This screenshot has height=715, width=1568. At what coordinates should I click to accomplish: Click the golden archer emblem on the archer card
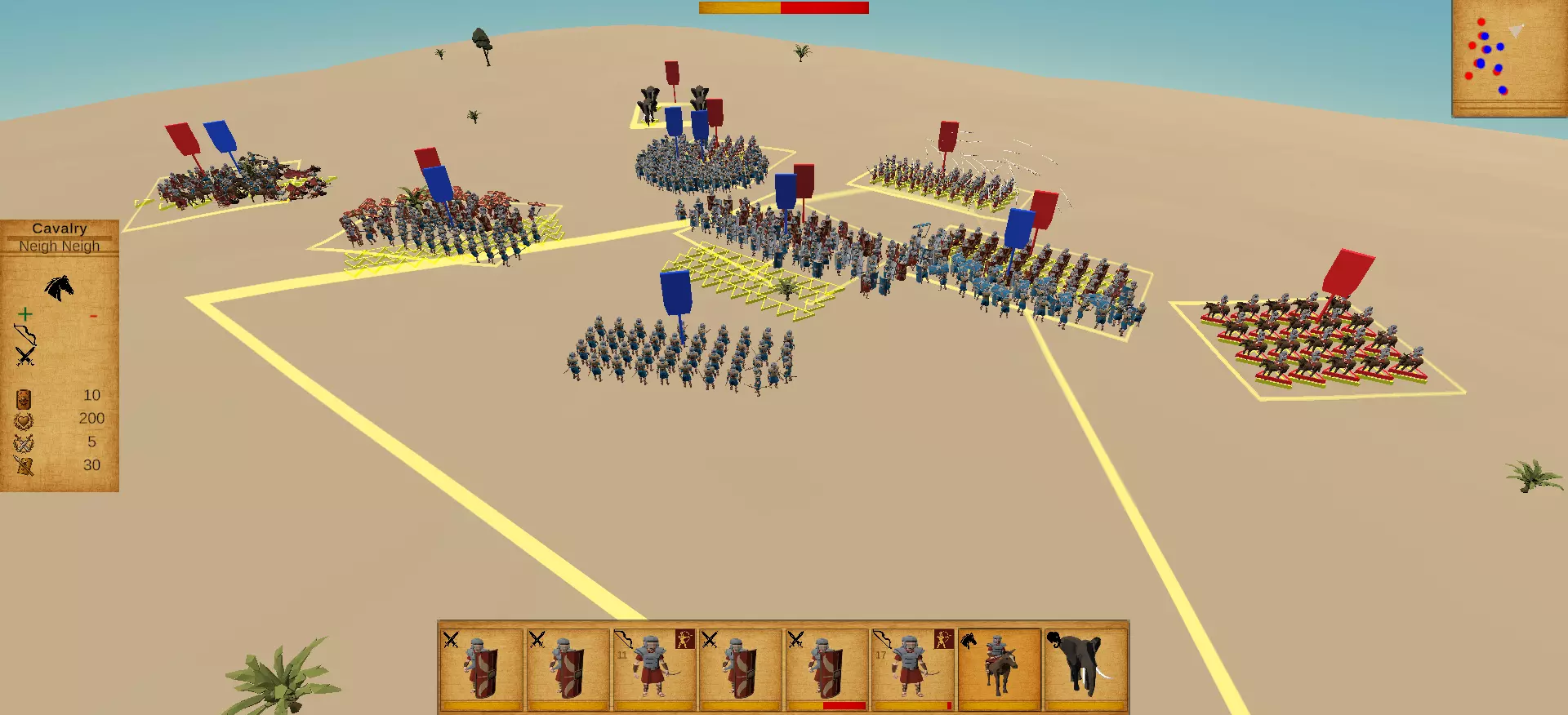(684, 638)
